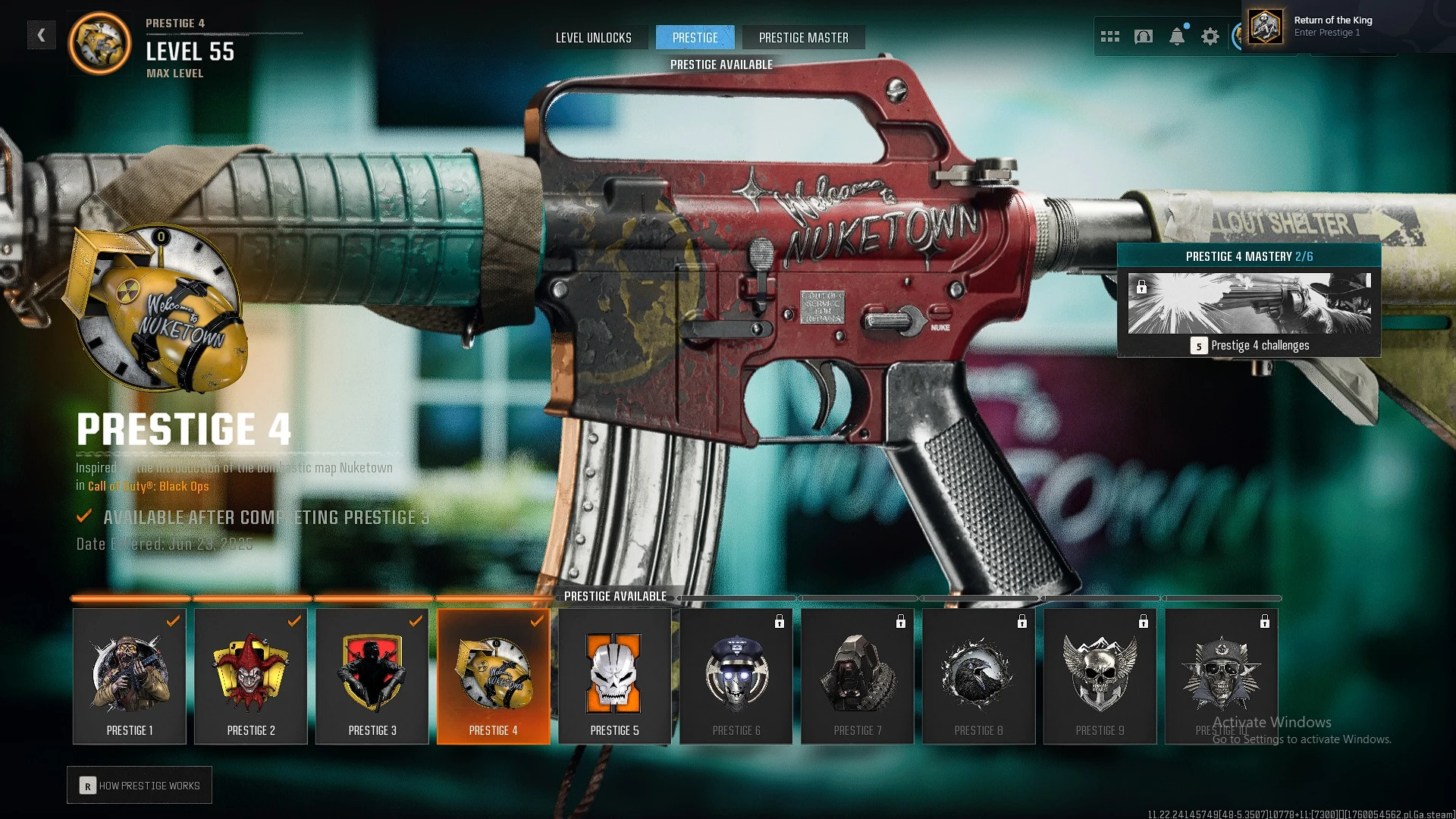Open settings with the gear icon

coord(1210,36)
